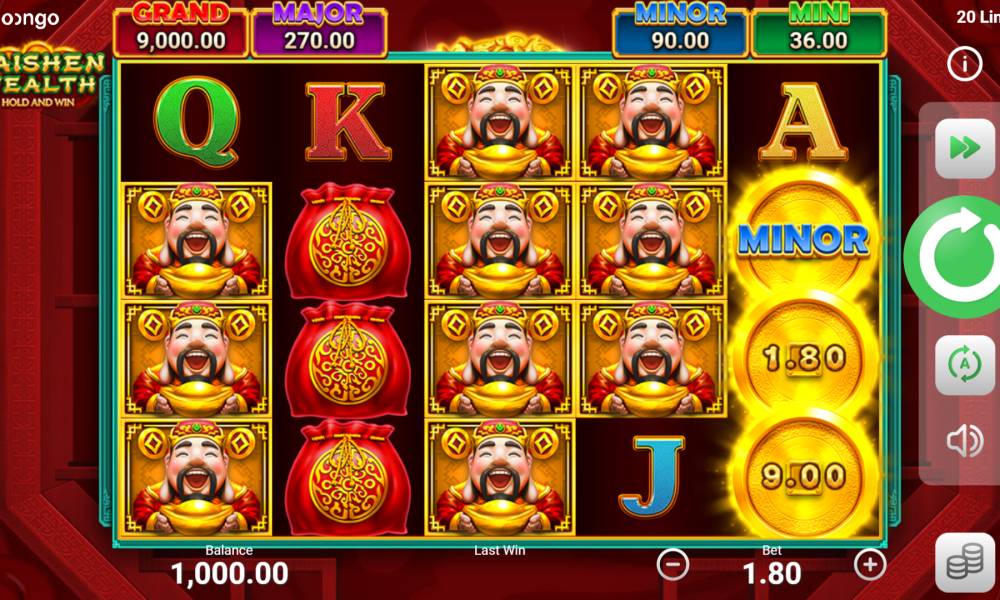The height and width of the screenshot is (600, 1000).
Task: Turn on autoplay spins
Action: (964, 365)
